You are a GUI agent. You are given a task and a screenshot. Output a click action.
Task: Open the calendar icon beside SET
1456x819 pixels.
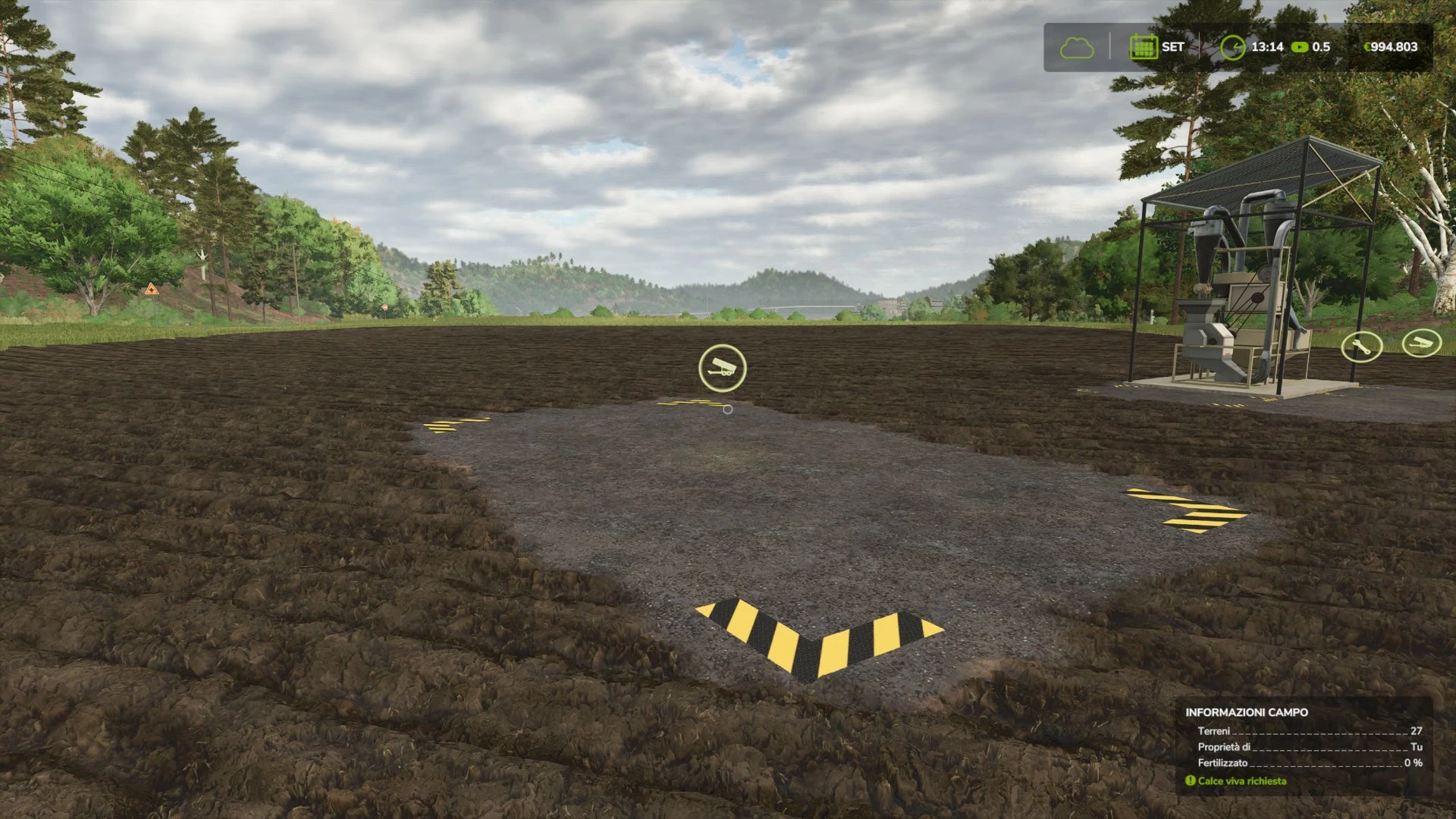point(1142,47)
